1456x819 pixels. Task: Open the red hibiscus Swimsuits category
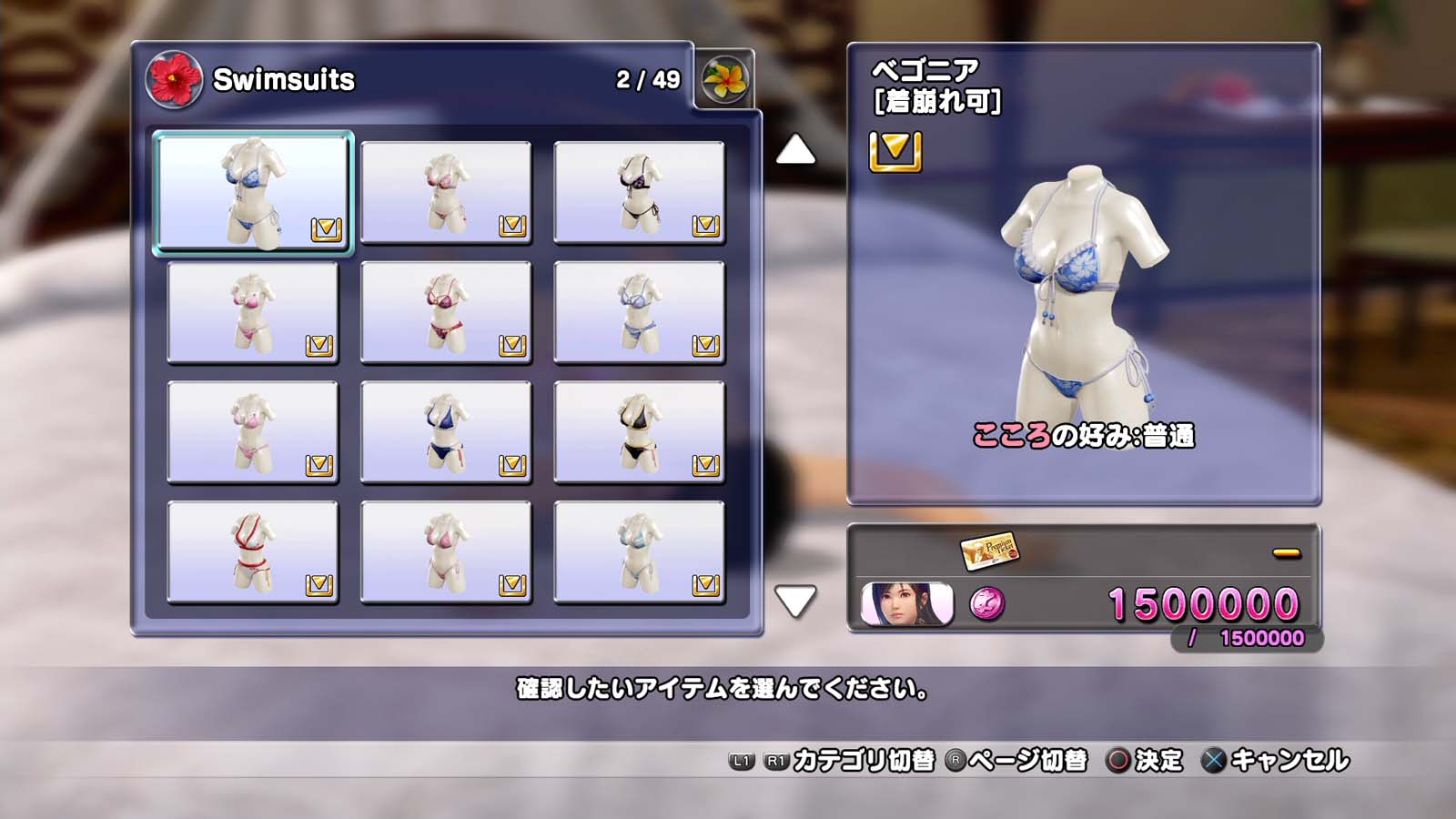coord(174,79)
